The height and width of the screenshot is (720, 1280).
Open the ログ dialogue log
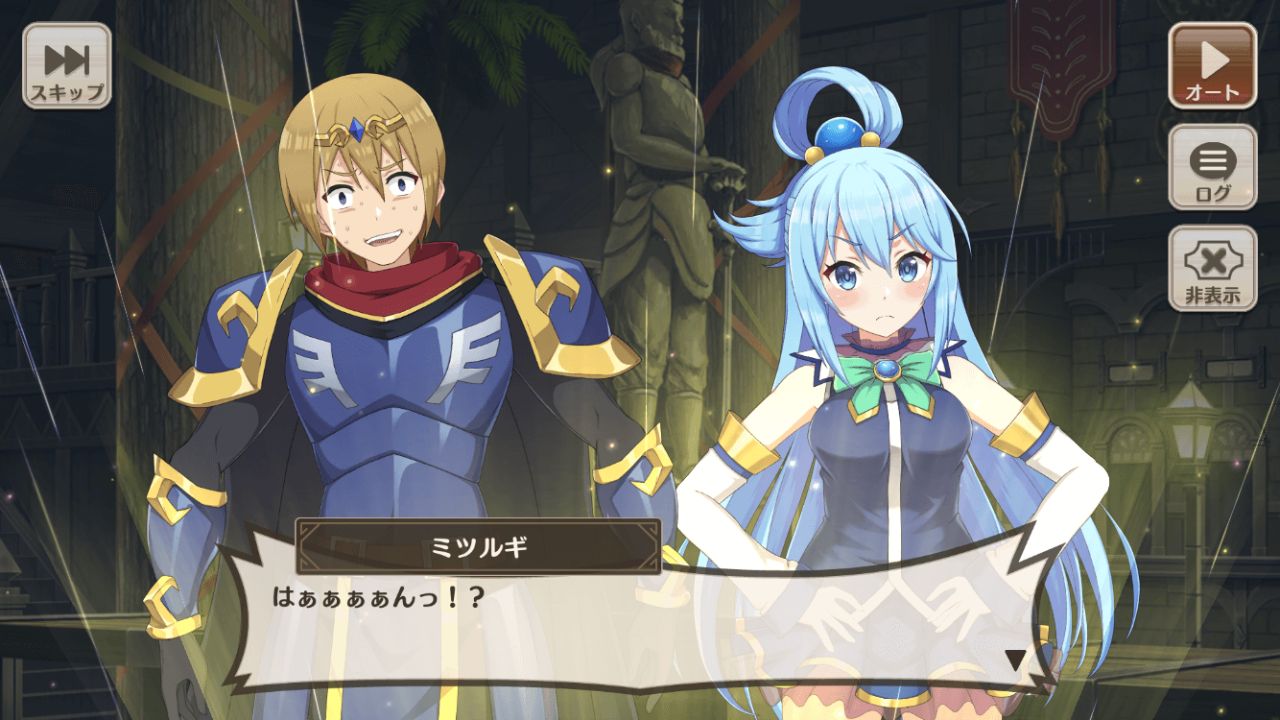(1212, 167)
